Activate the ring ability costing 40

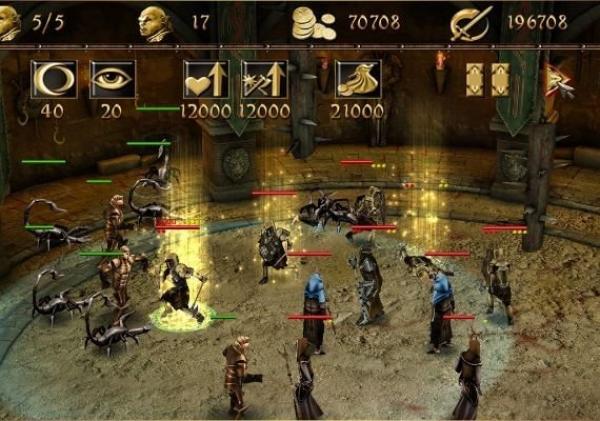(x=53, y=80)
